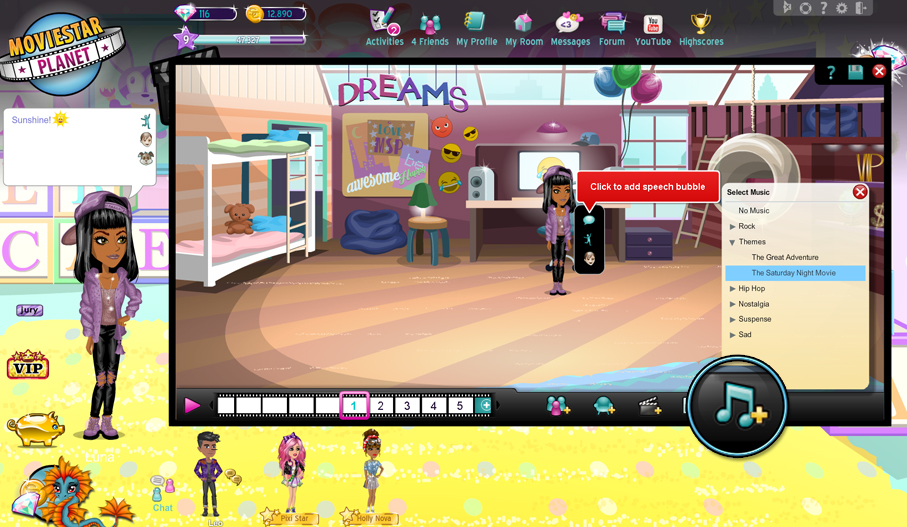Close the movie editor with the red X
The width and height of the screenshot is (907, 527).
point(879,72)
